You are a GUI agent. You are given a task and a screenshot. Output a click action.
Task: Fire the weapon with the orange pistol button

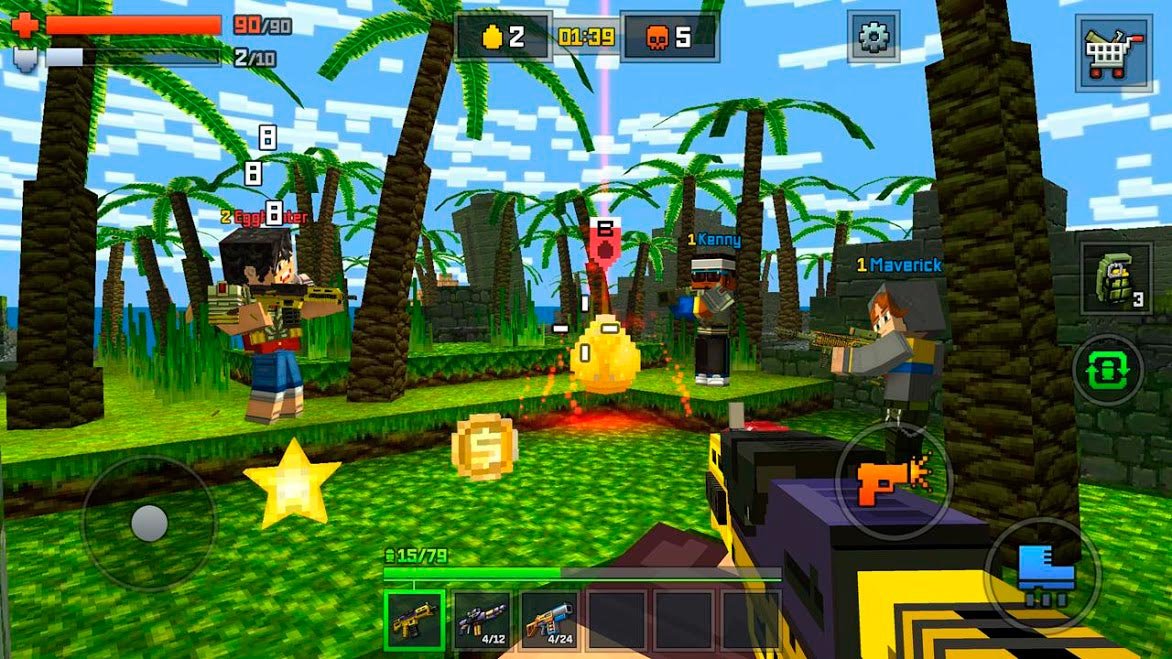(887, 480)
